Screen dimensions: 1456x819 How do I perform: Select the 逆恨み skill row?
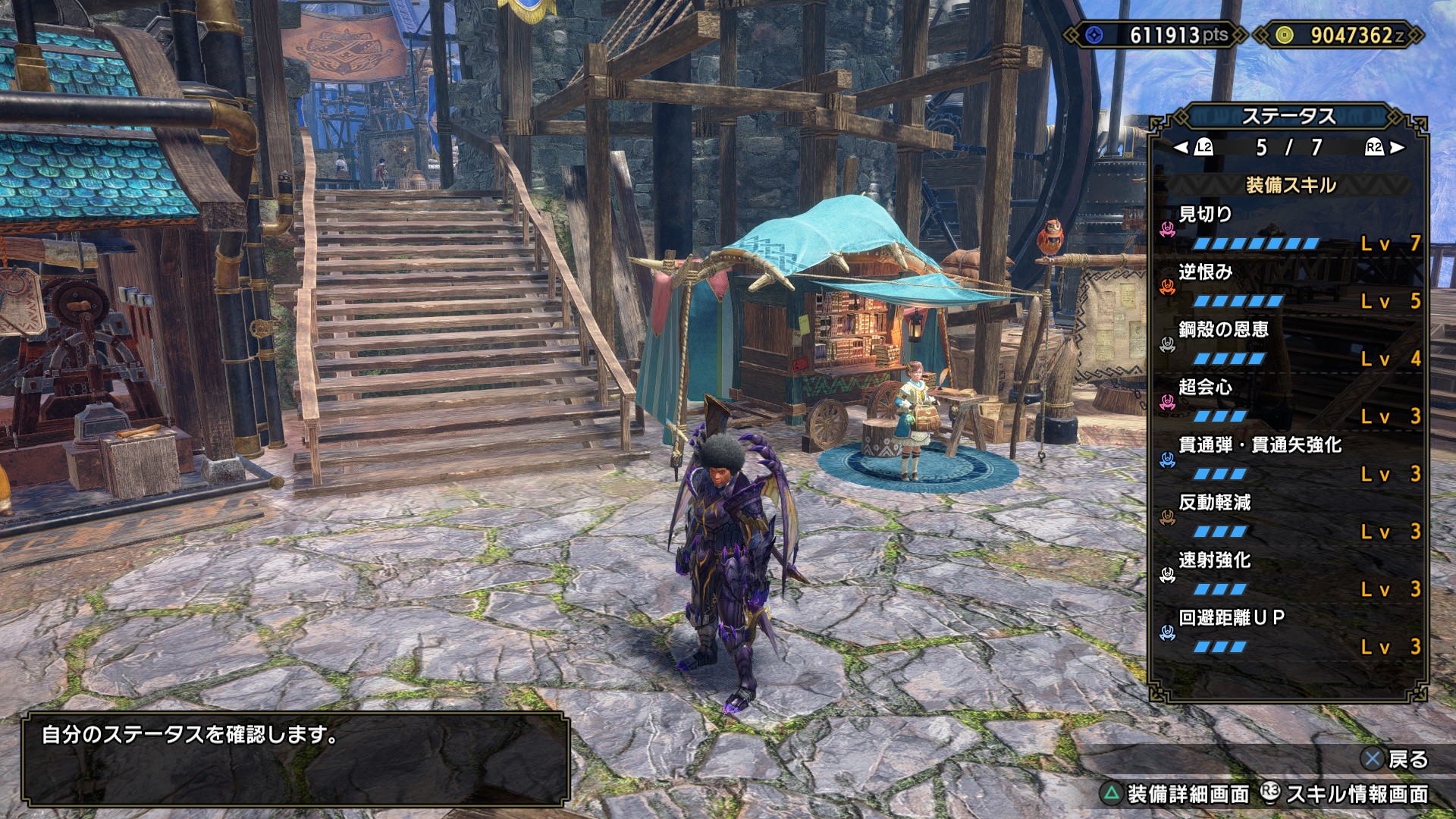tap(1289, 286)
